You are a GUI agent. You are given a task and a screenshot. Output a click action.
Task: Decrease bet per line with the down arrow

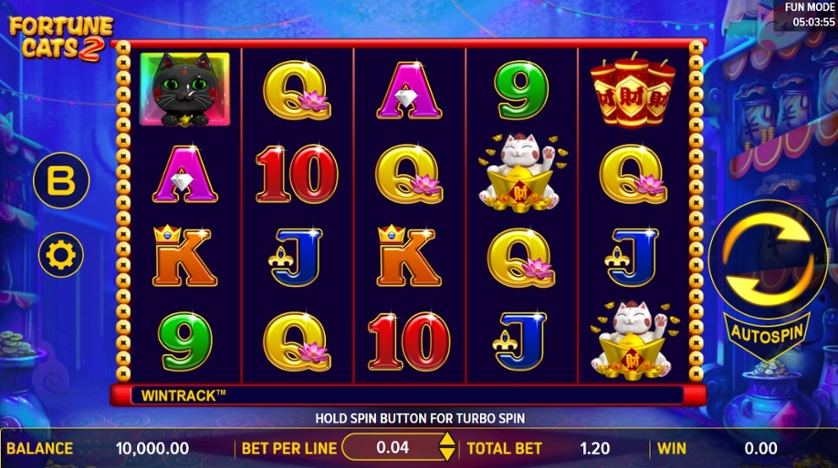pos(447,455)
